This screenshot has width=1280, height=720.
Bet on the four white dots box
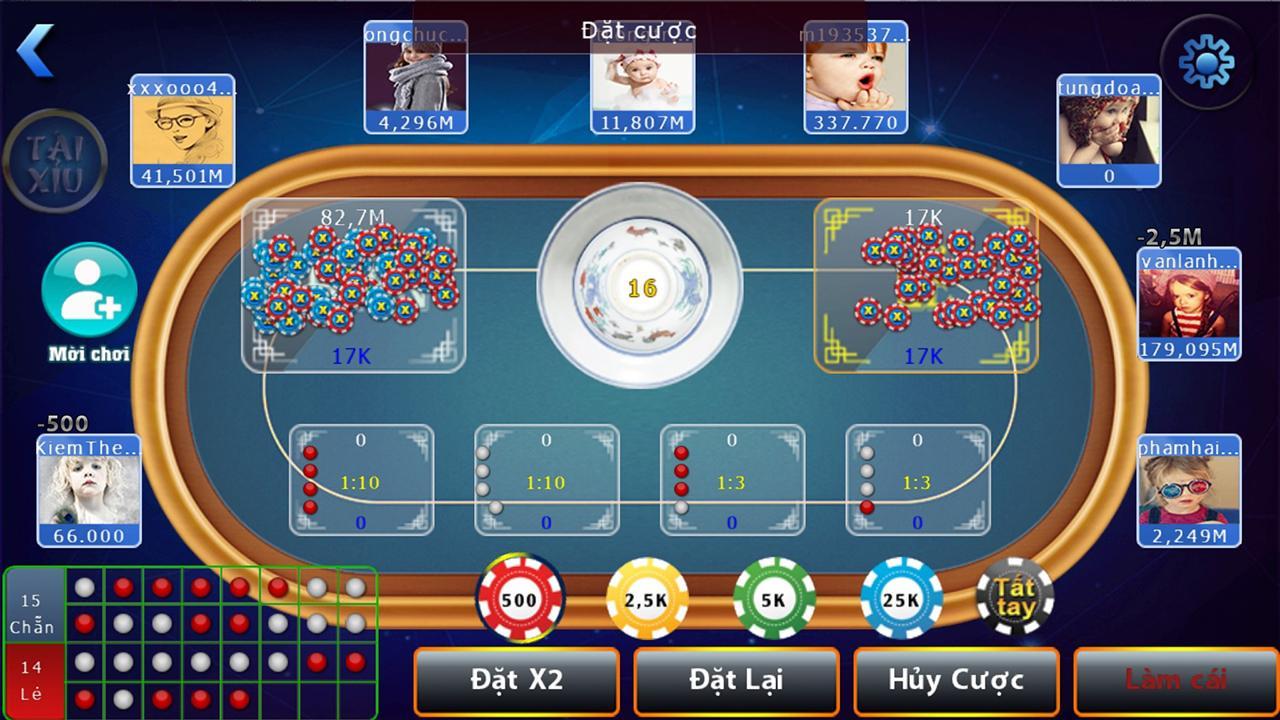[x=546, y=480]
